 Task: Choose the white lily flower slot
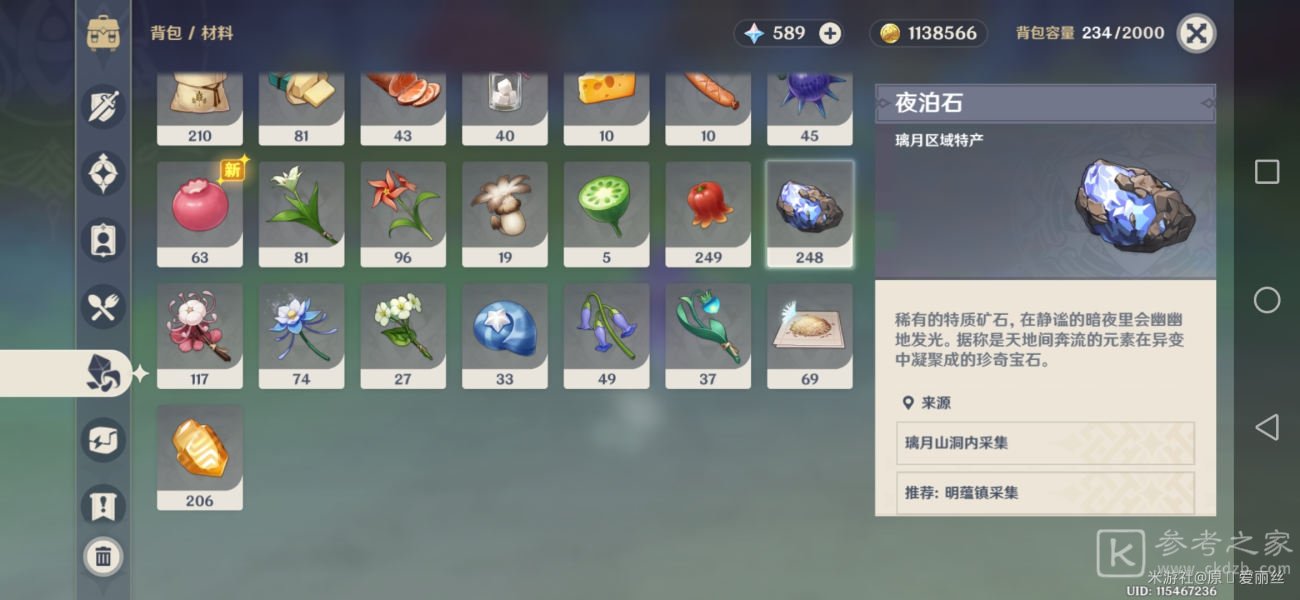(x=301, y=213)
